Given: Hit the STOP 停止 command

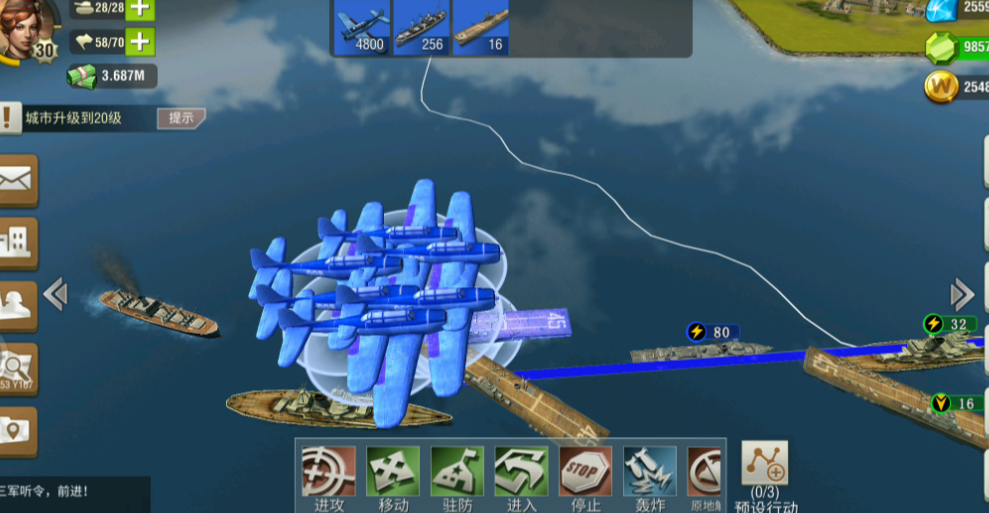Looking at the screenshot, I should point(585,471).
